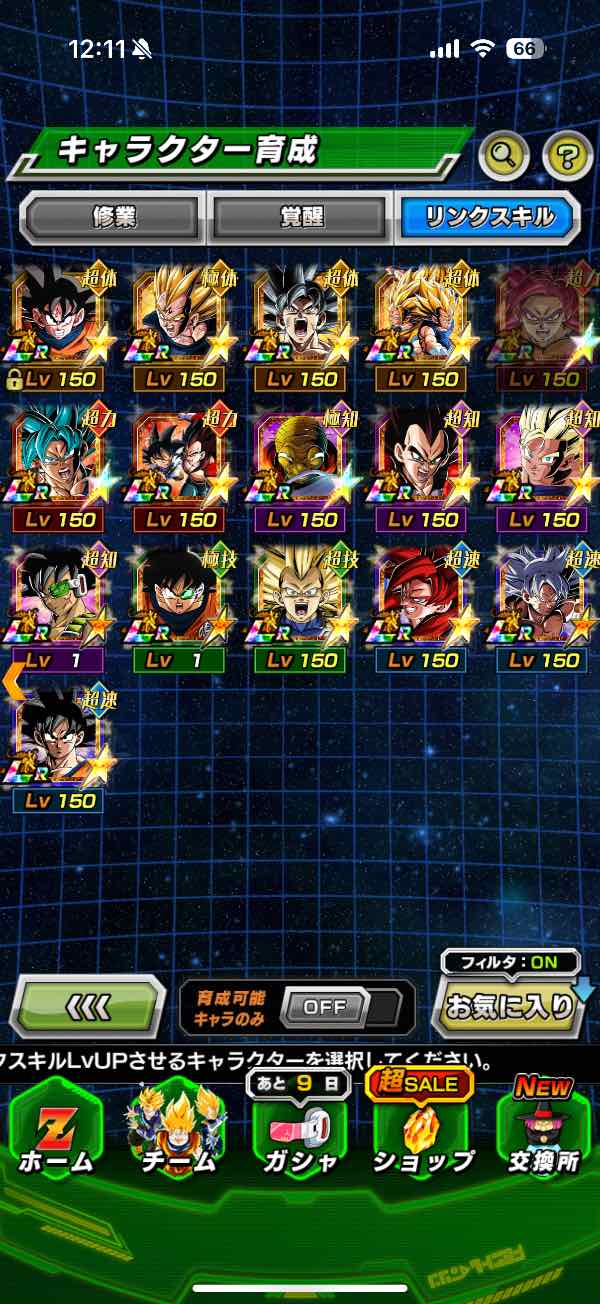Open the お気に入り filter button
The image size is (600, 1304).
click(x=510, y=1006)
